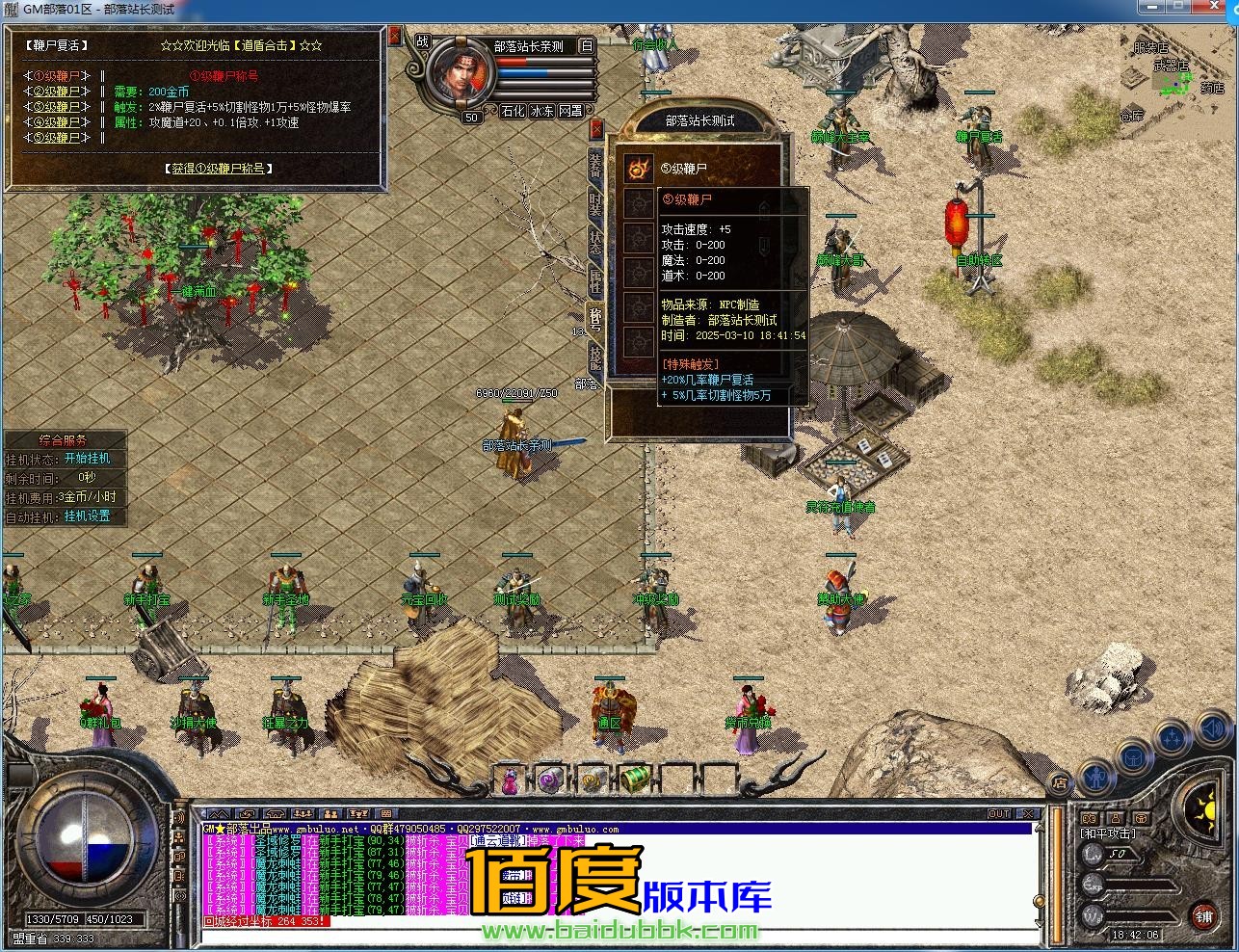Use the pink potion in the hotbar
Screen dimensions: 1239x952
(x=510, y=780)
